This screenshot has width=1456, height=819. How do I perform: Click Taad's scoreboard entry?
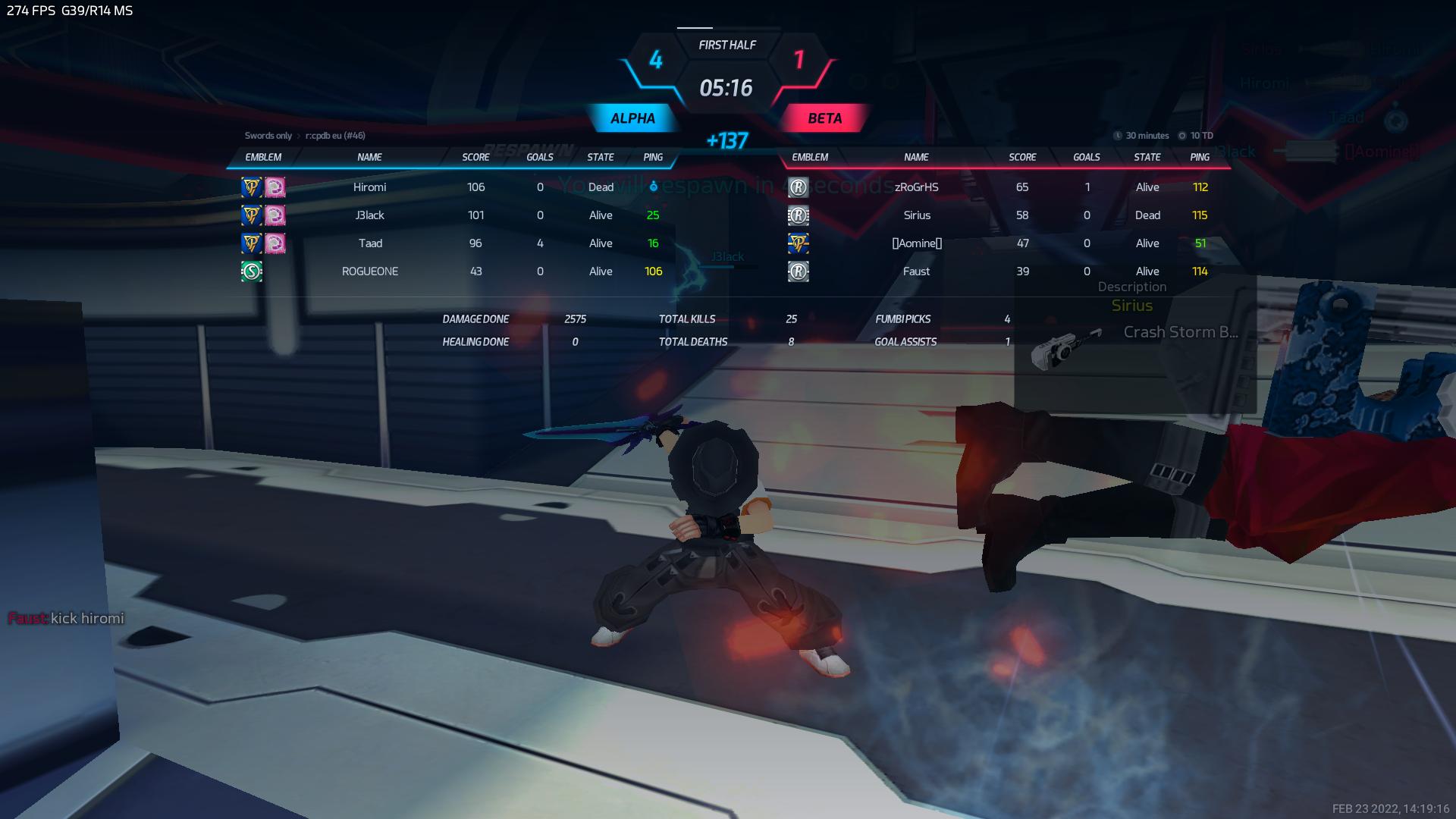(370, 243)
